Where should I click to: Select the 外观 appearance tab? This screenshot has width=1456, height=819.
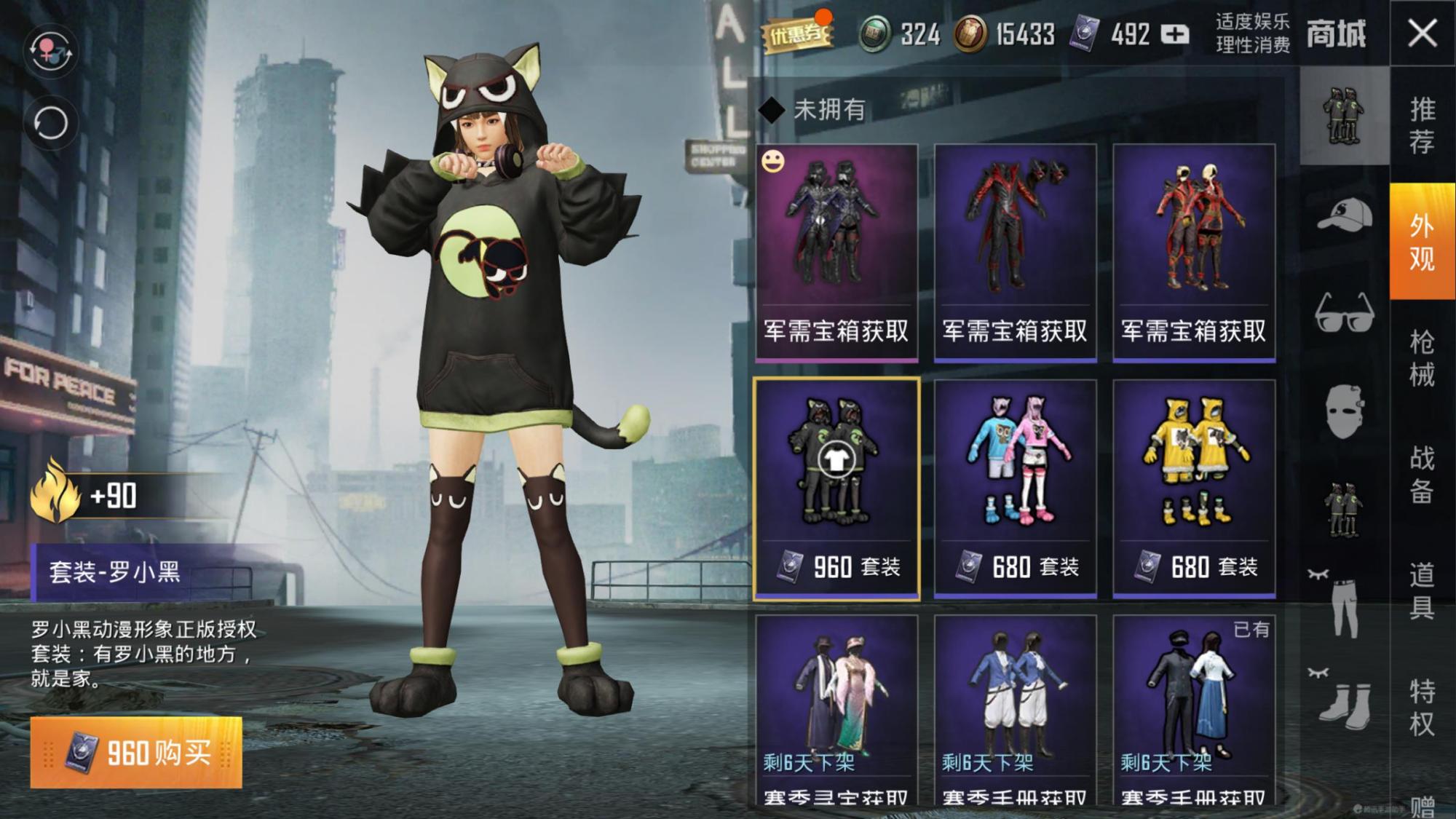[x=1422, y=242]
